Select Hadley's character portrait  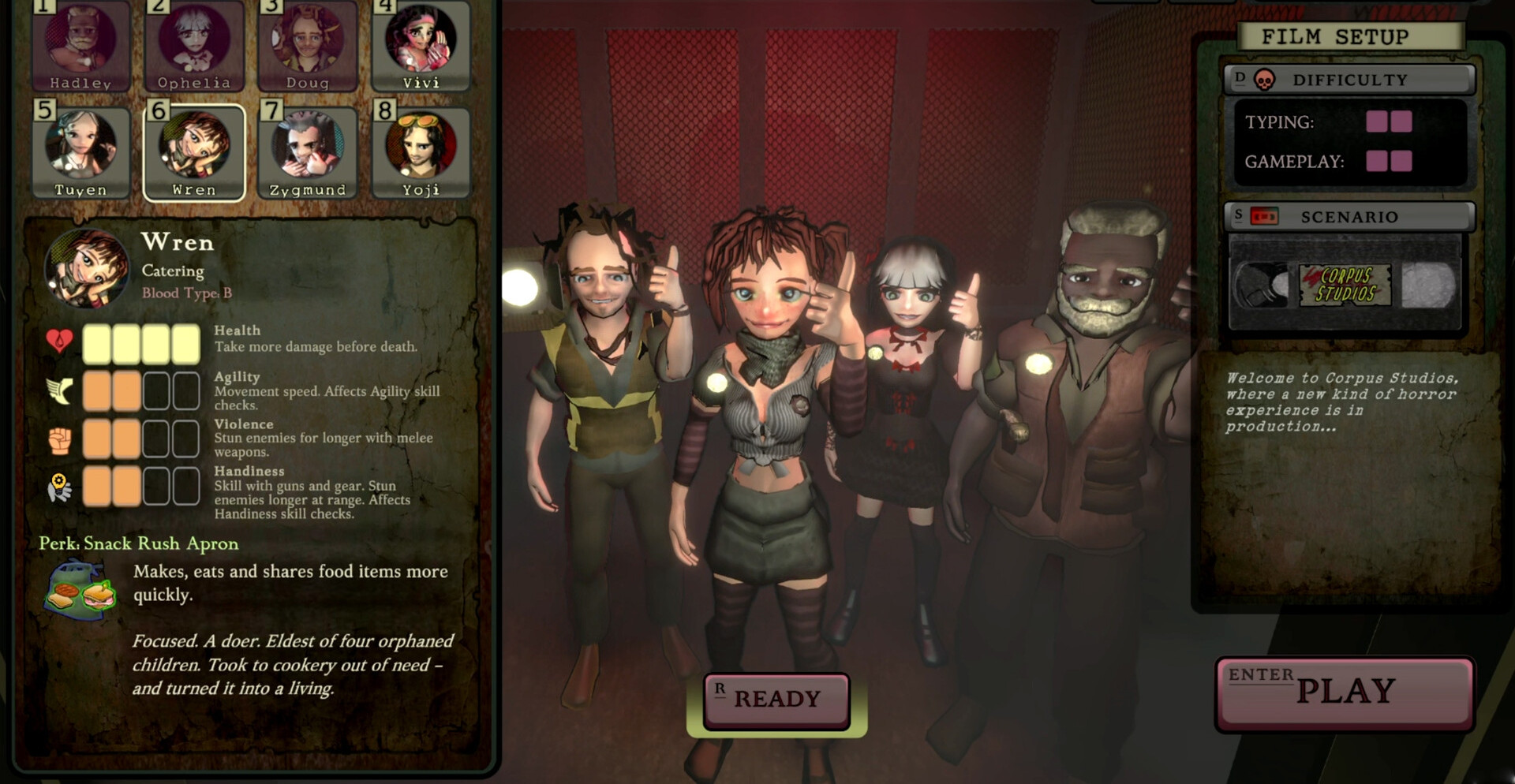coord(80,45)
